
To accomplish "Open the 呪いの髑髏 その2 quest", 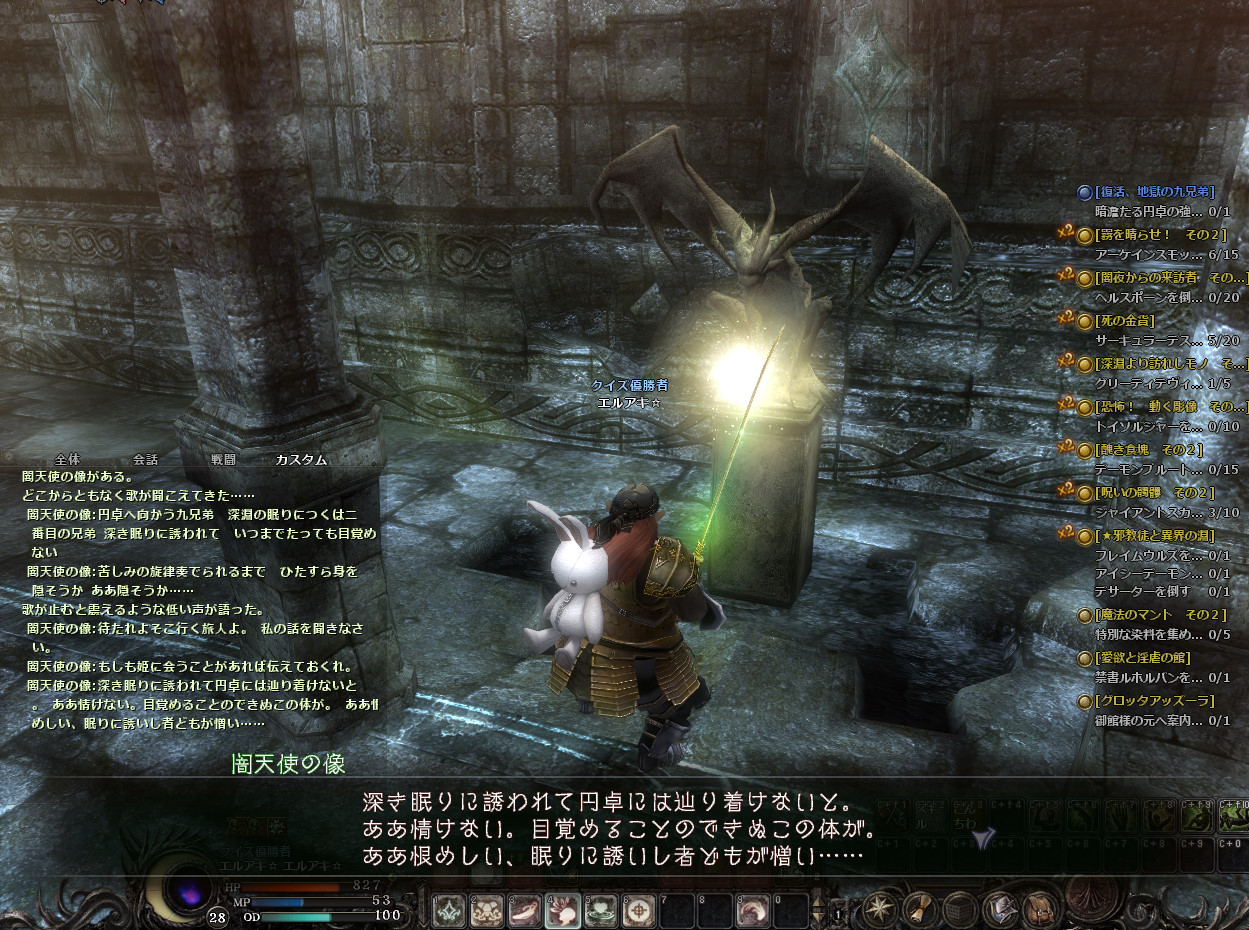I will tap(1154, 493).
